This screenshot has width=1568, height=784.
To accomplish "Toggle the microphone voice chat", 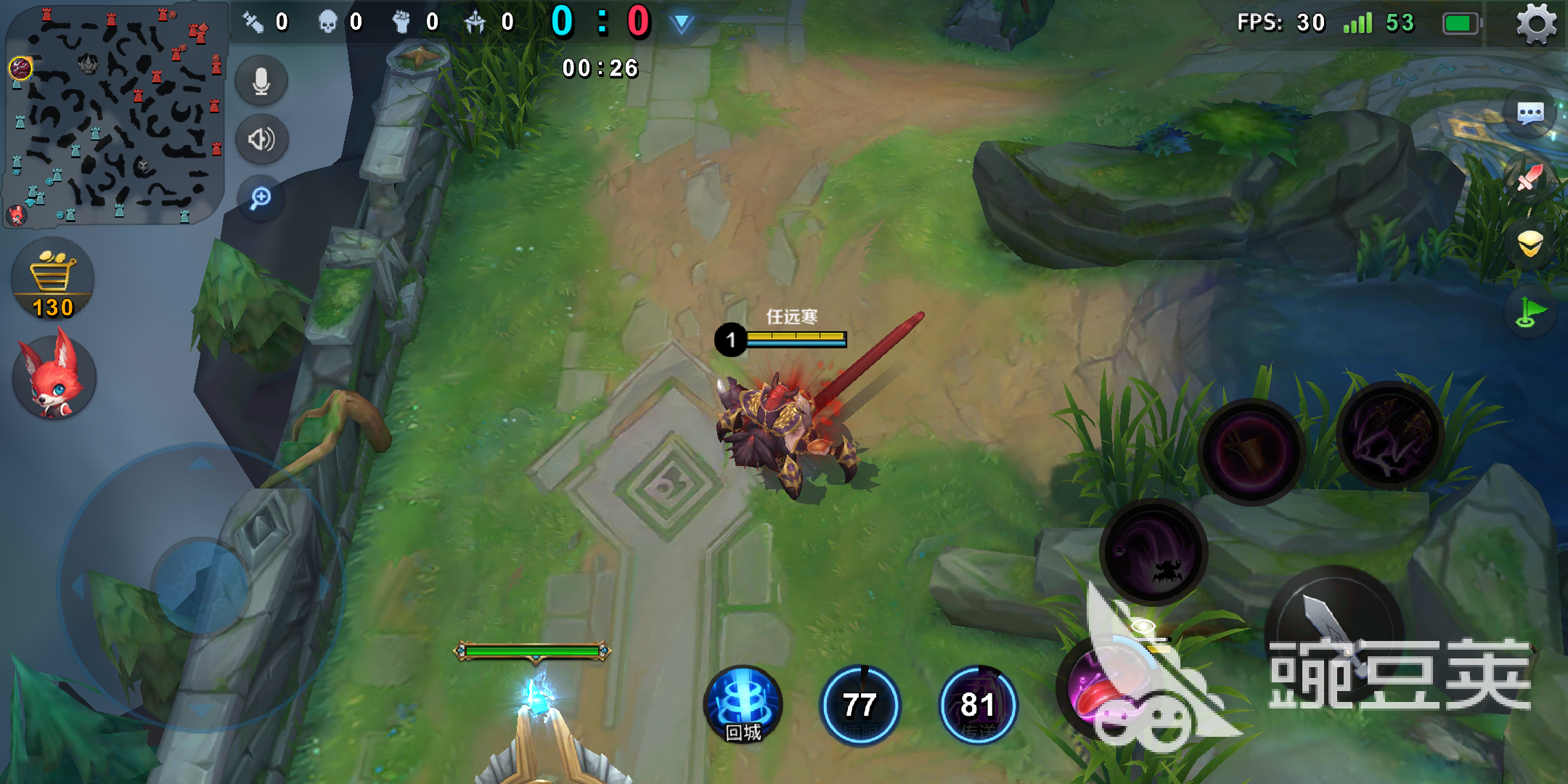I will (x=261, y=81).
